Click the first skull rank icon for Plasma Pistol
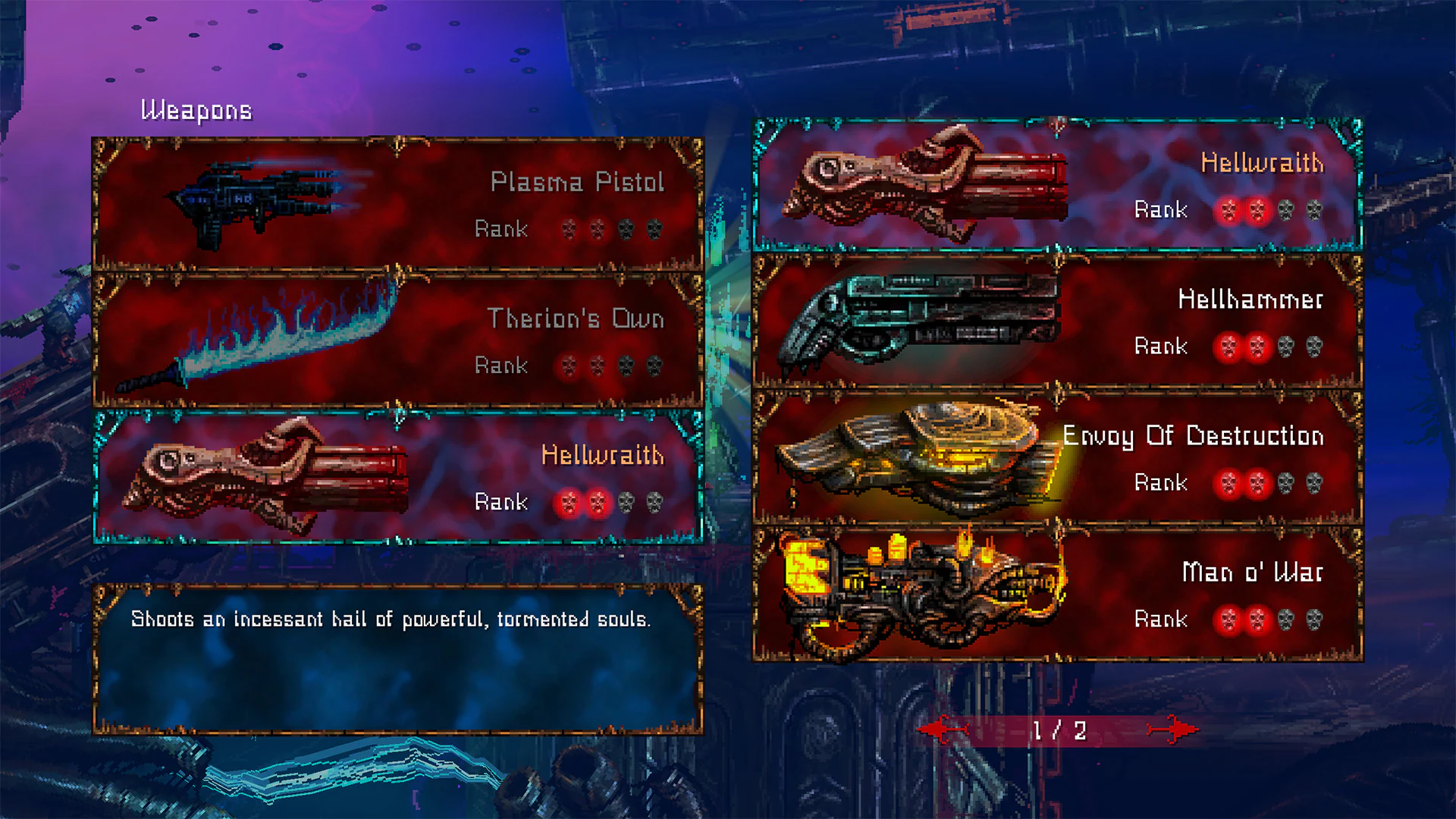Screen dimensions: 1456x819 [x=570, y=230]
